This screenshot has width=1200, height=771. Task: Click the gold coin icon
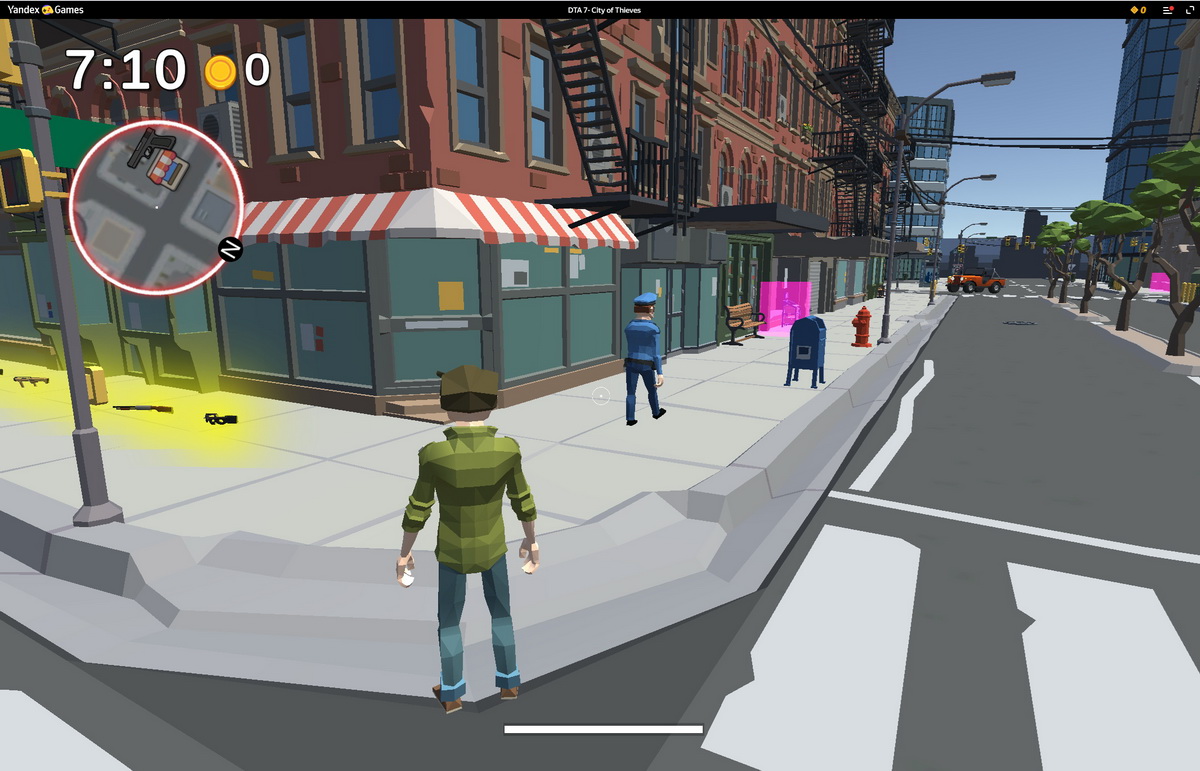[x=220, y=71]
